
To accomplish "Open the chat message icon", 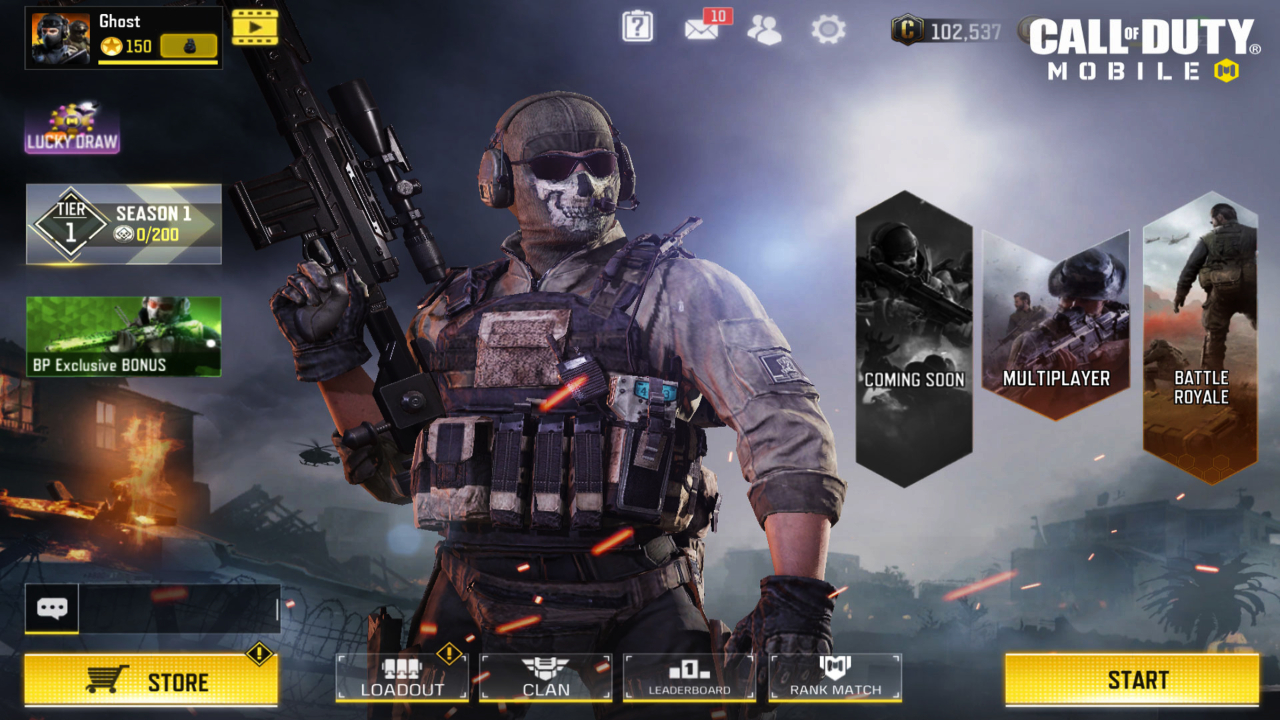I will pyautogui.click(x=52, y=606).
